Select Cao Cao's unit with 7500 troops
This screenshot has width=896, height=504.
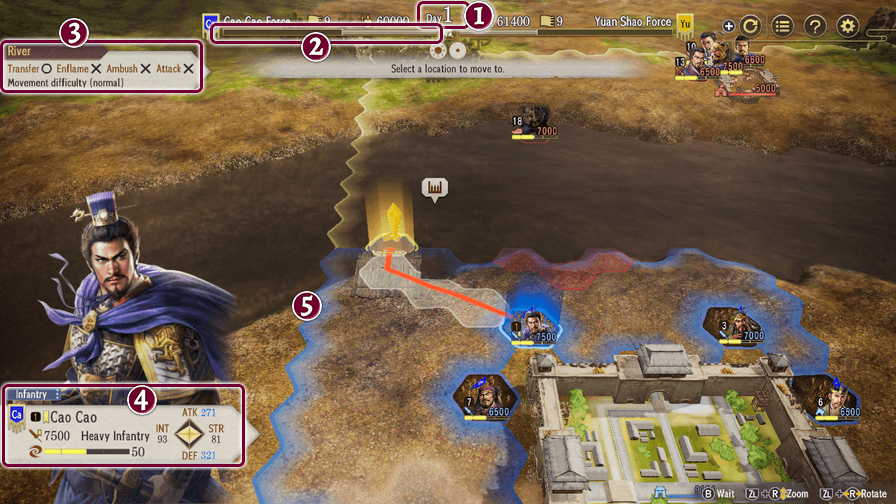532,322
